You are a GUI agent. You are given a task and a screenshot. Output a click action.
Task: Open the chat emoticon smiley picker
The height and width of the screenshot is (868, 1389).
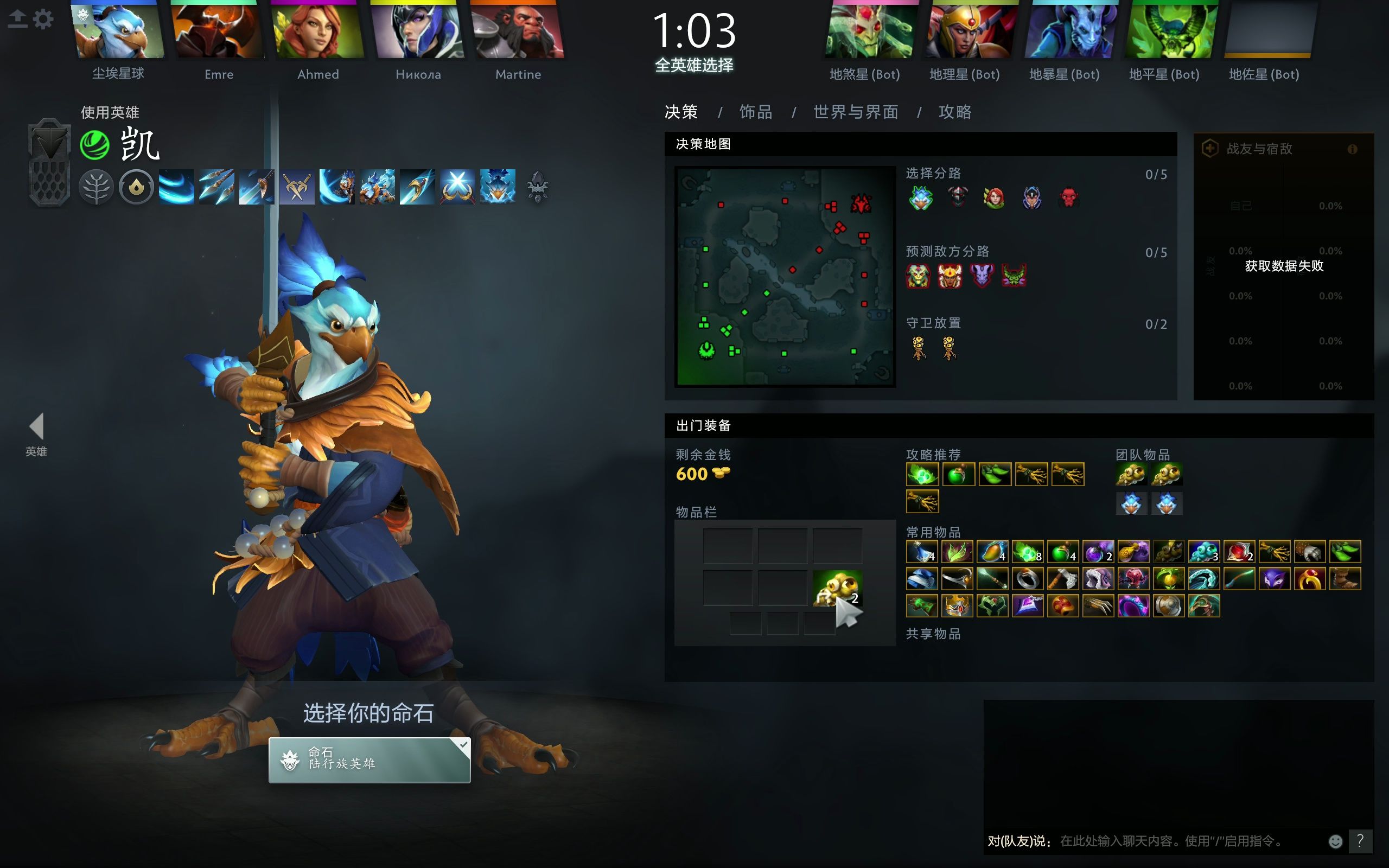pos(1336,841)
